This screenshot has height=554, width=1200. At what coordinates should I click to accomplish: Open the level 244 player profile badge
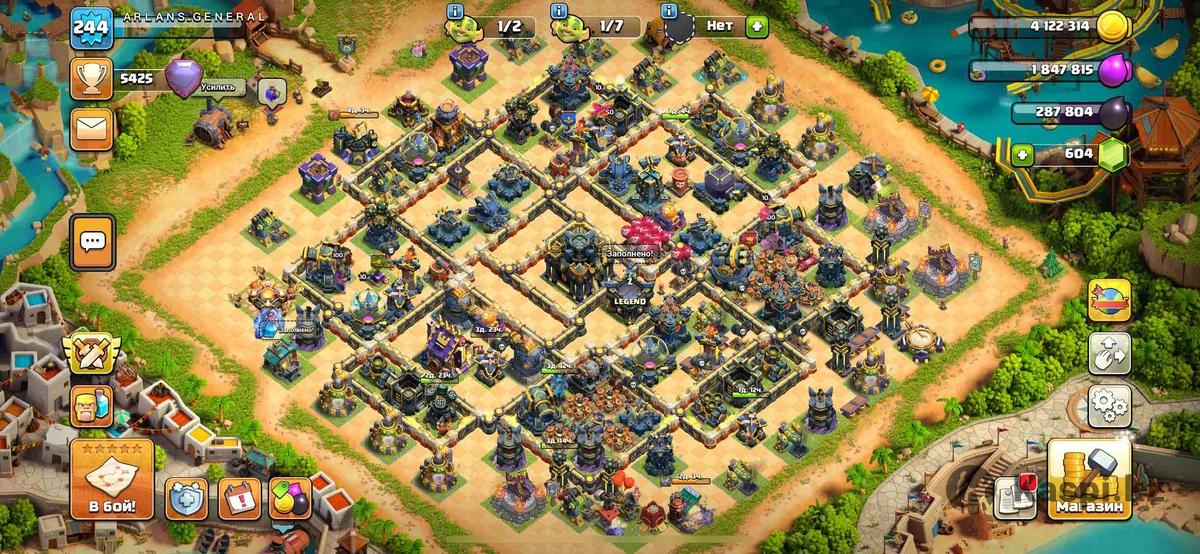(90, 27)
